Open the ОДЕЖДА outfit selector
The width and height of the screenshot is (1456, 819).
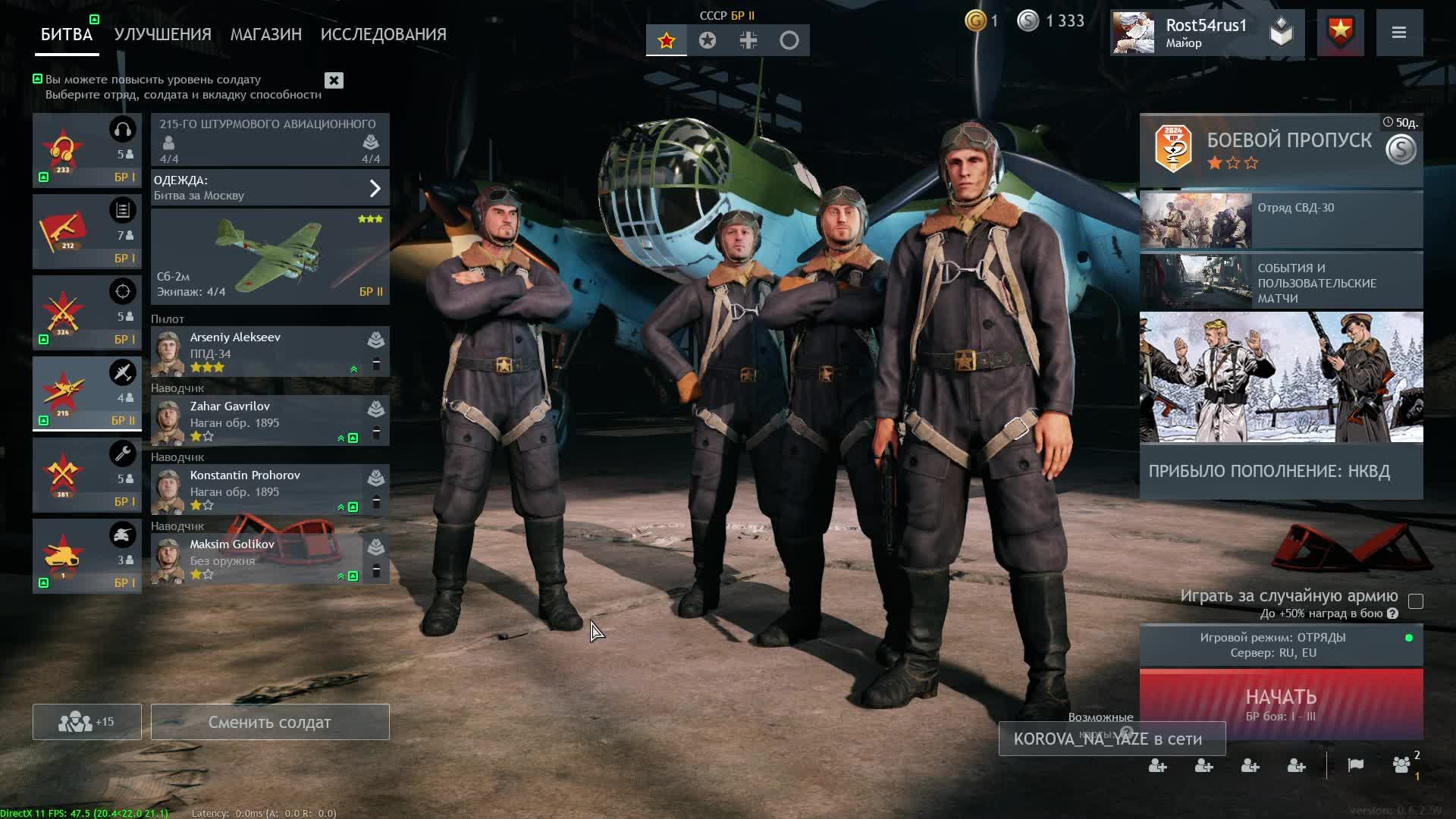click(x=269, y=187)
